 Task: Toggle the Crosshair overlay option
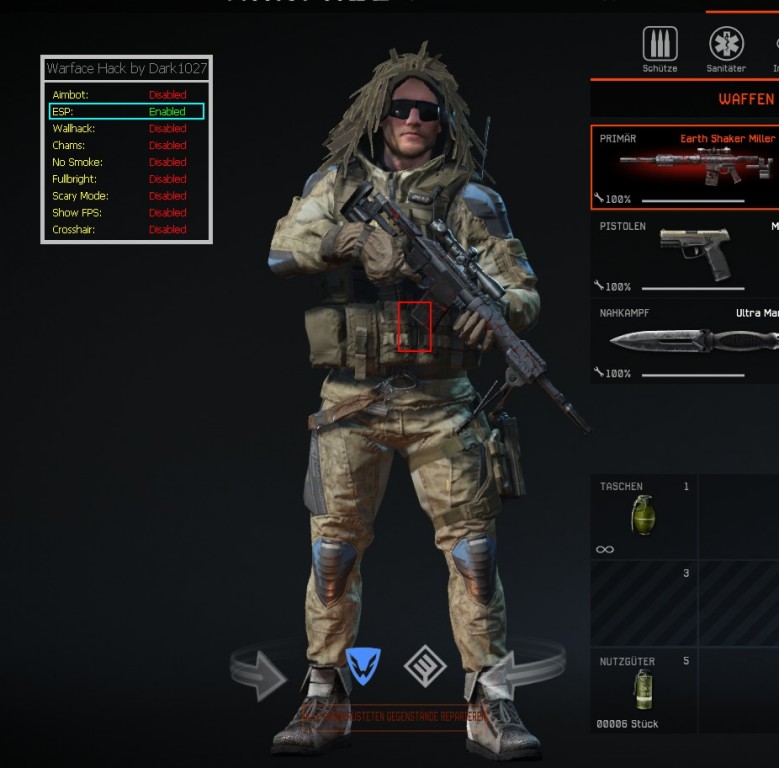pos(126,229)
